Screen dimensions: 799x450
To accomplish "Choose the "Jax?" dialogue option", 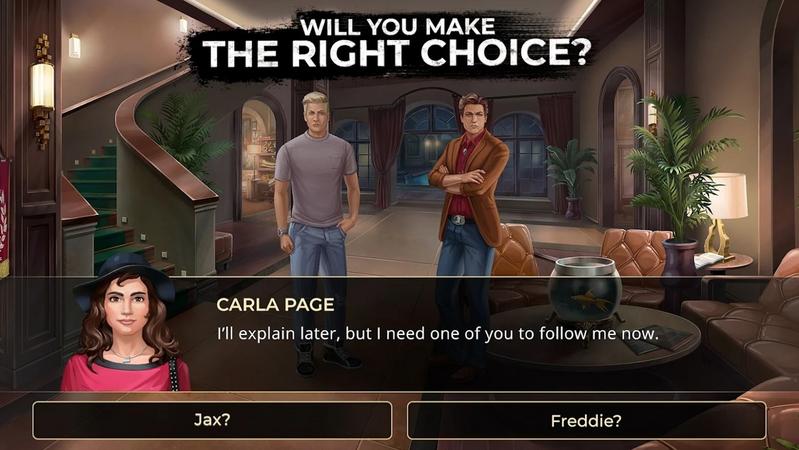I will 212,420.
